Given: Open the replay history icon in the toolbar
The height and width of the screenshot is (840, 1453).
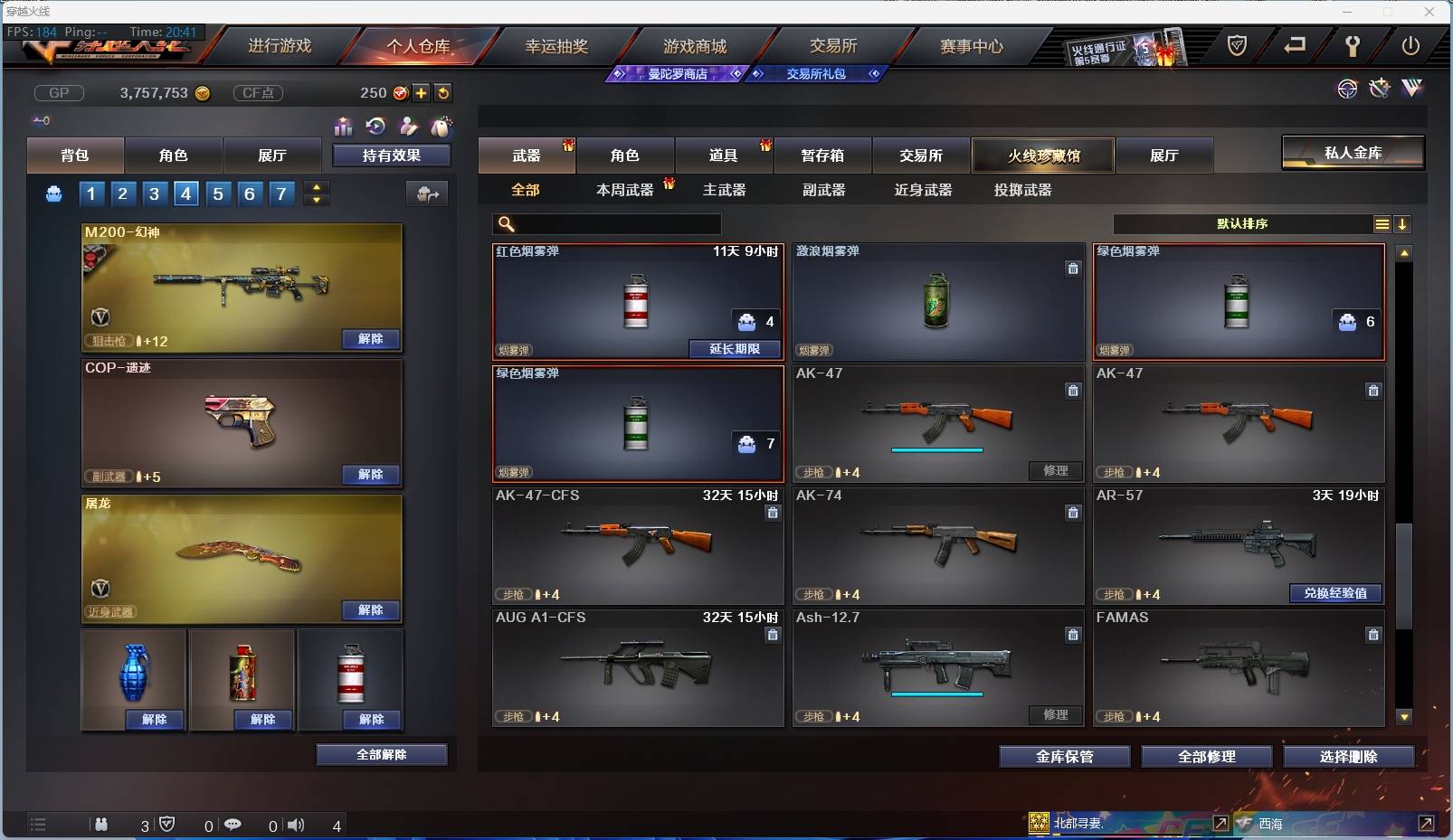Looking at the screenshot, I should (377, 127).
